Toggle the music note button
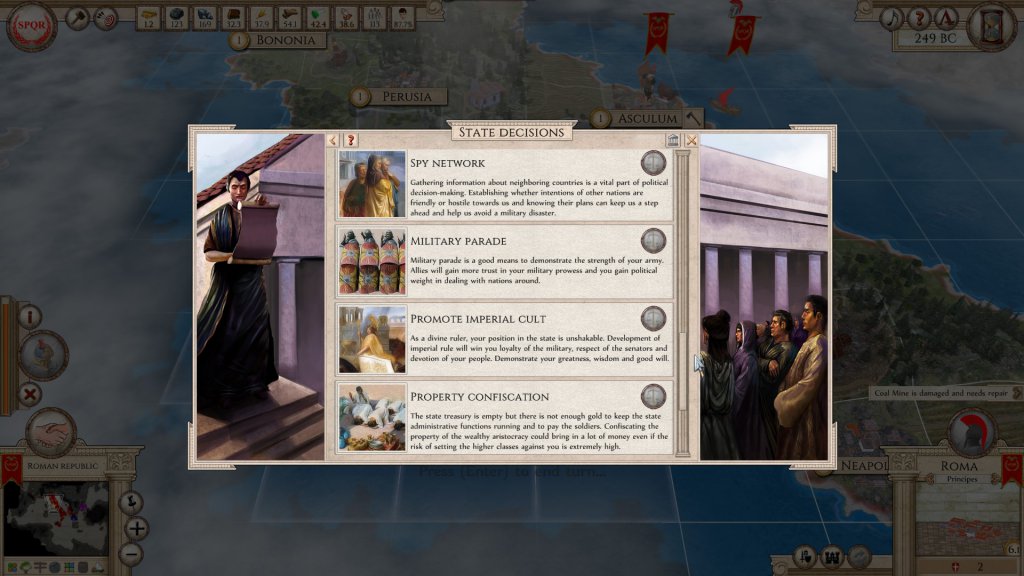1024x576 pixels. pos(891,17)
